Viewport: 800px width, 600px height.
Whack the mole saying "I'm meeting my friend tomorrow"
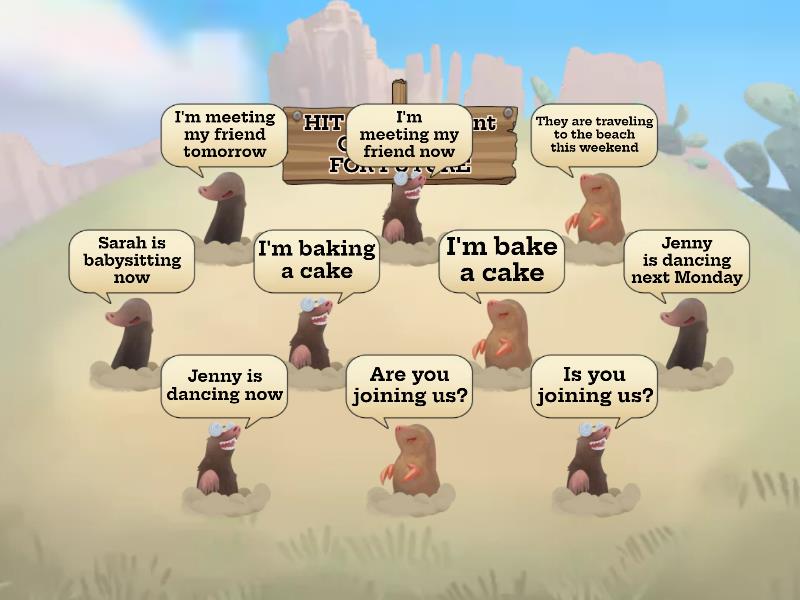[x=224, y=208]
